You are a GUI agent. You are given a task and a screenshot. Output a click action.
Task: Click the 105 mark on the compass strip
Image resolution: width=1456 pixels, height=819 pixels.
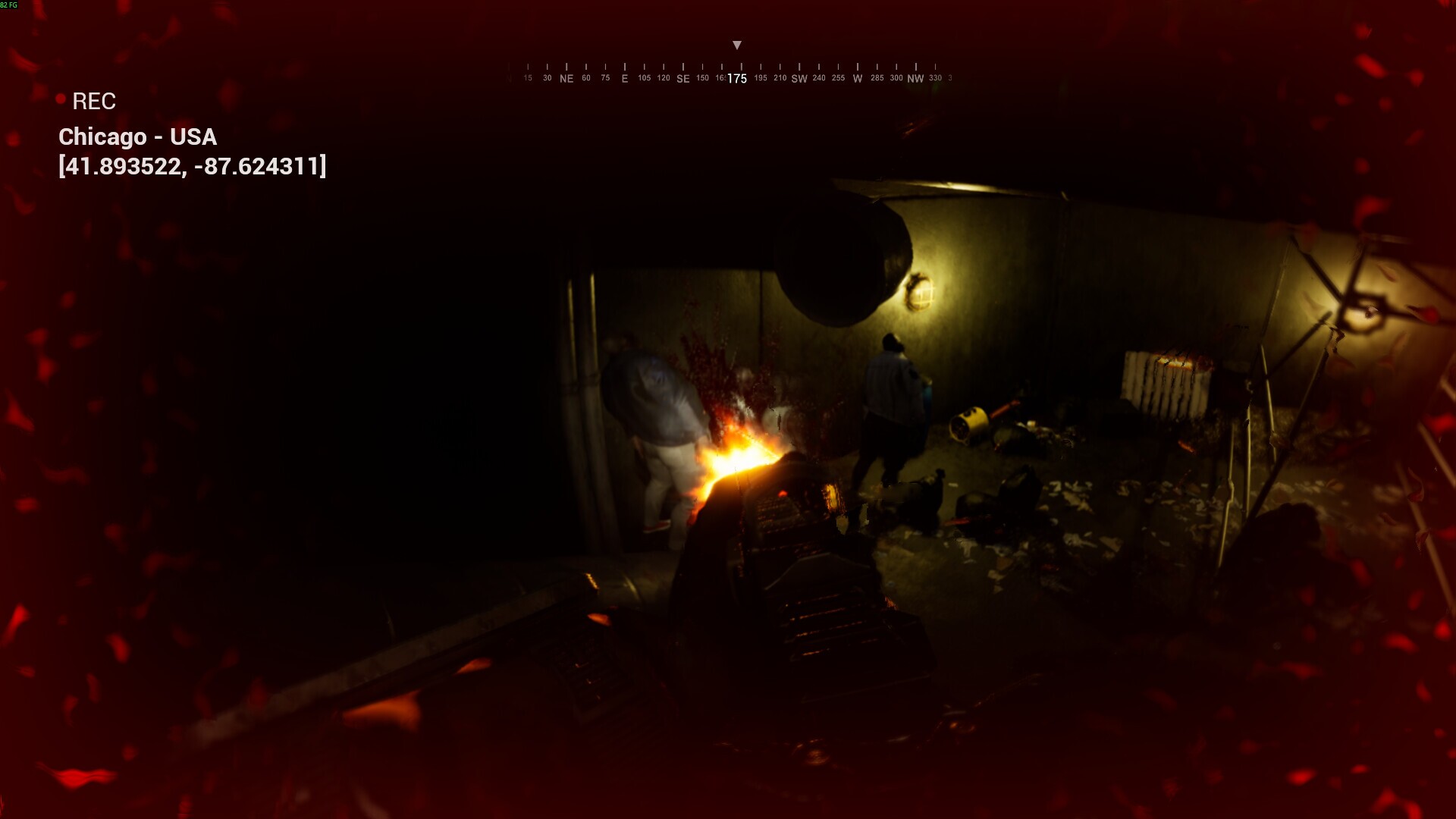click(x=644, y=77)
